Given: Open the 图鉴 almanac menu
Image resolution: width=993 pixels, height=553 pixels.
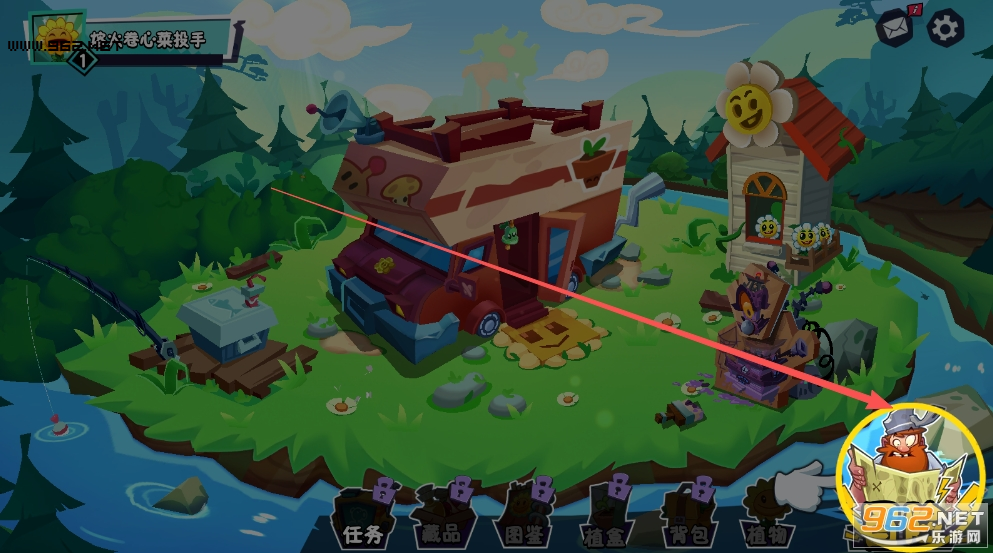Looking at the screenshot, I should coord(525,516).
